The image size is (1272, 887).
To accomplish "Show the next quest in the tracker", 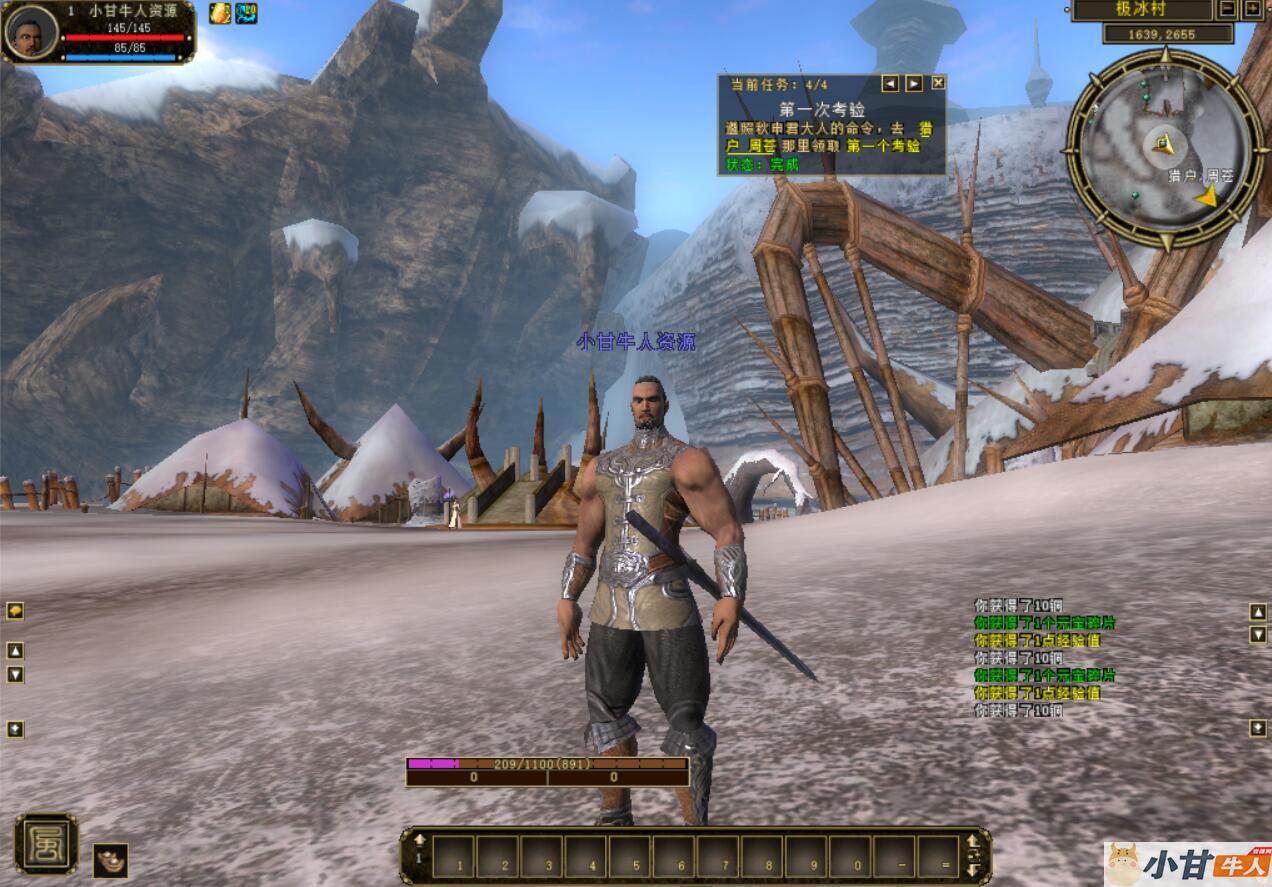I will click(x=914, y=83).
